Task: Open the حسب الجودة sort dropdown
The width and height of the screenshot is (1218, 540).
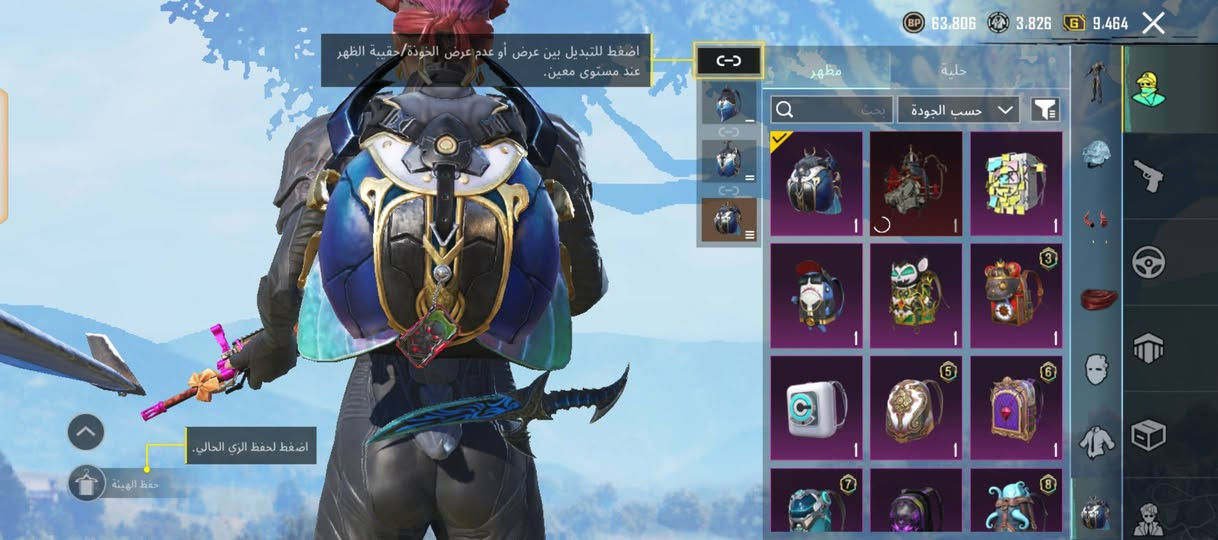Action: [x=958, y=109]
